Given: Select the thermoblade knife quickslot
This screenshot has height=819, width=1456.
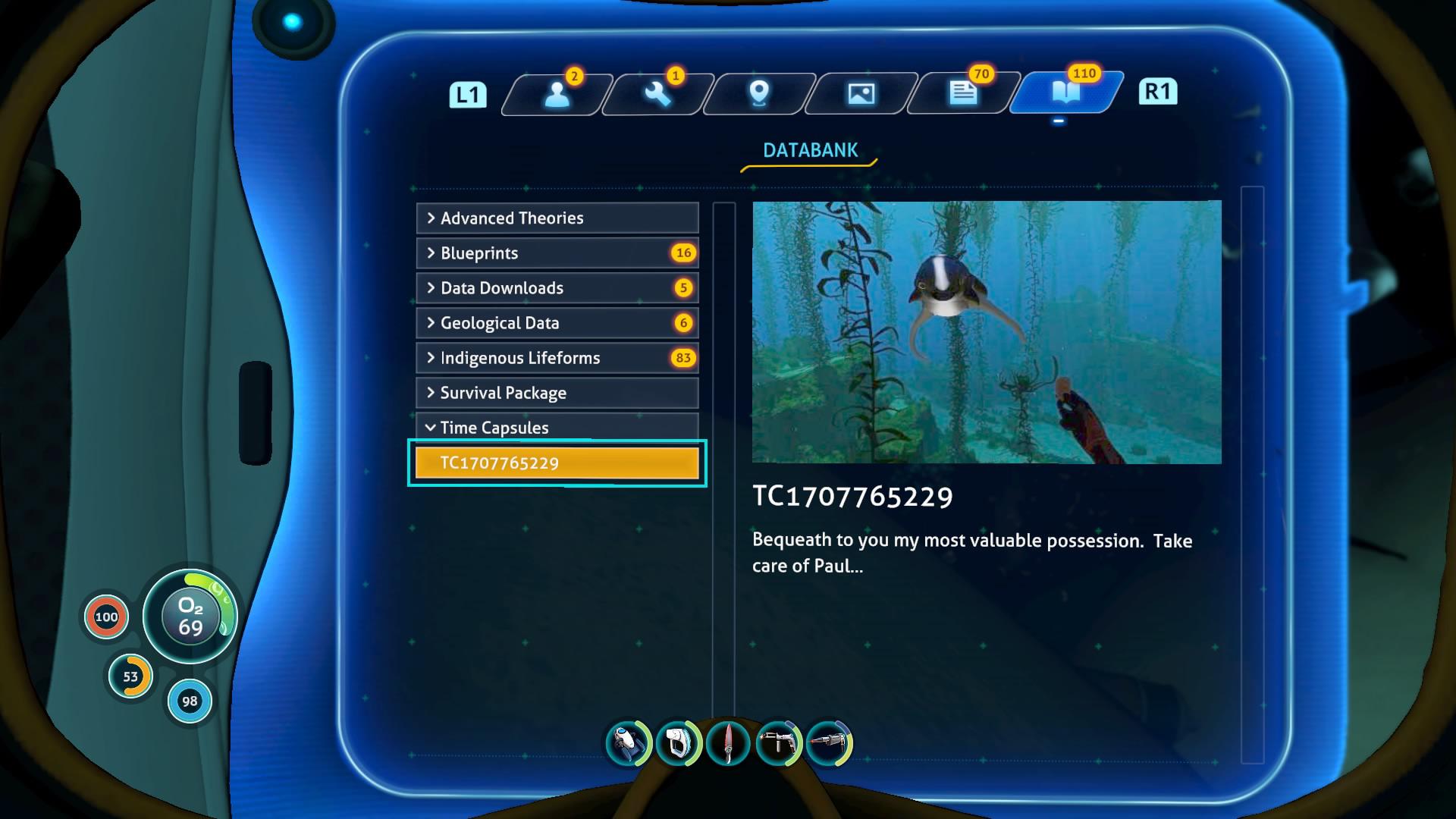Looking at the screenshot, I should (x=729, y=743).
